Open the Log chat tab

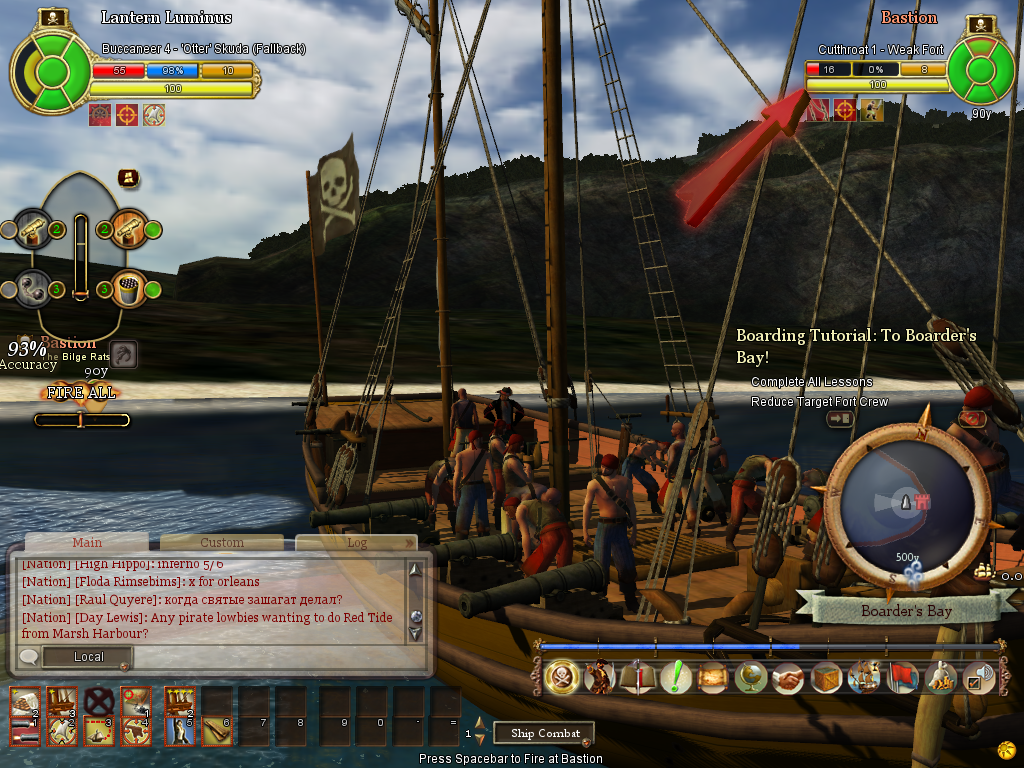pos(356,542)
